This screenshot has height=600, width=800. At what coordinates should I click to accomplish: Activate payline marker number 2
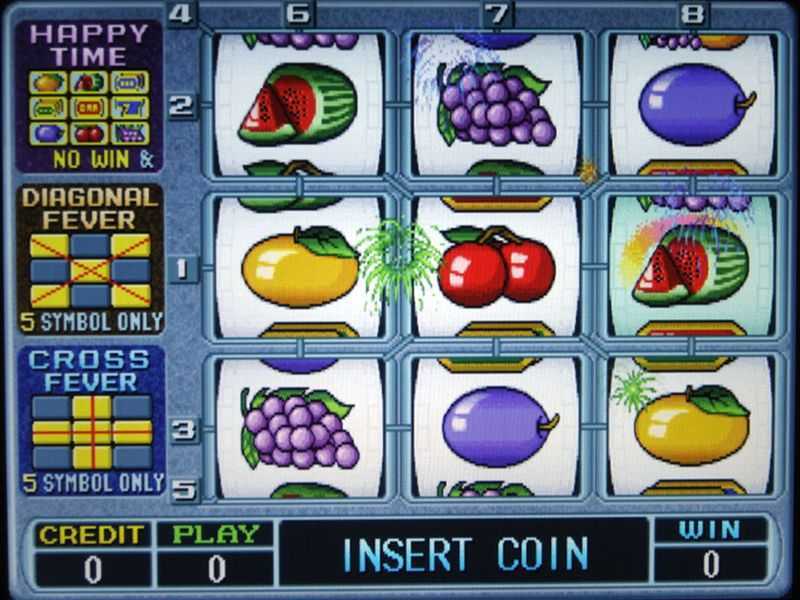[182, 106]
